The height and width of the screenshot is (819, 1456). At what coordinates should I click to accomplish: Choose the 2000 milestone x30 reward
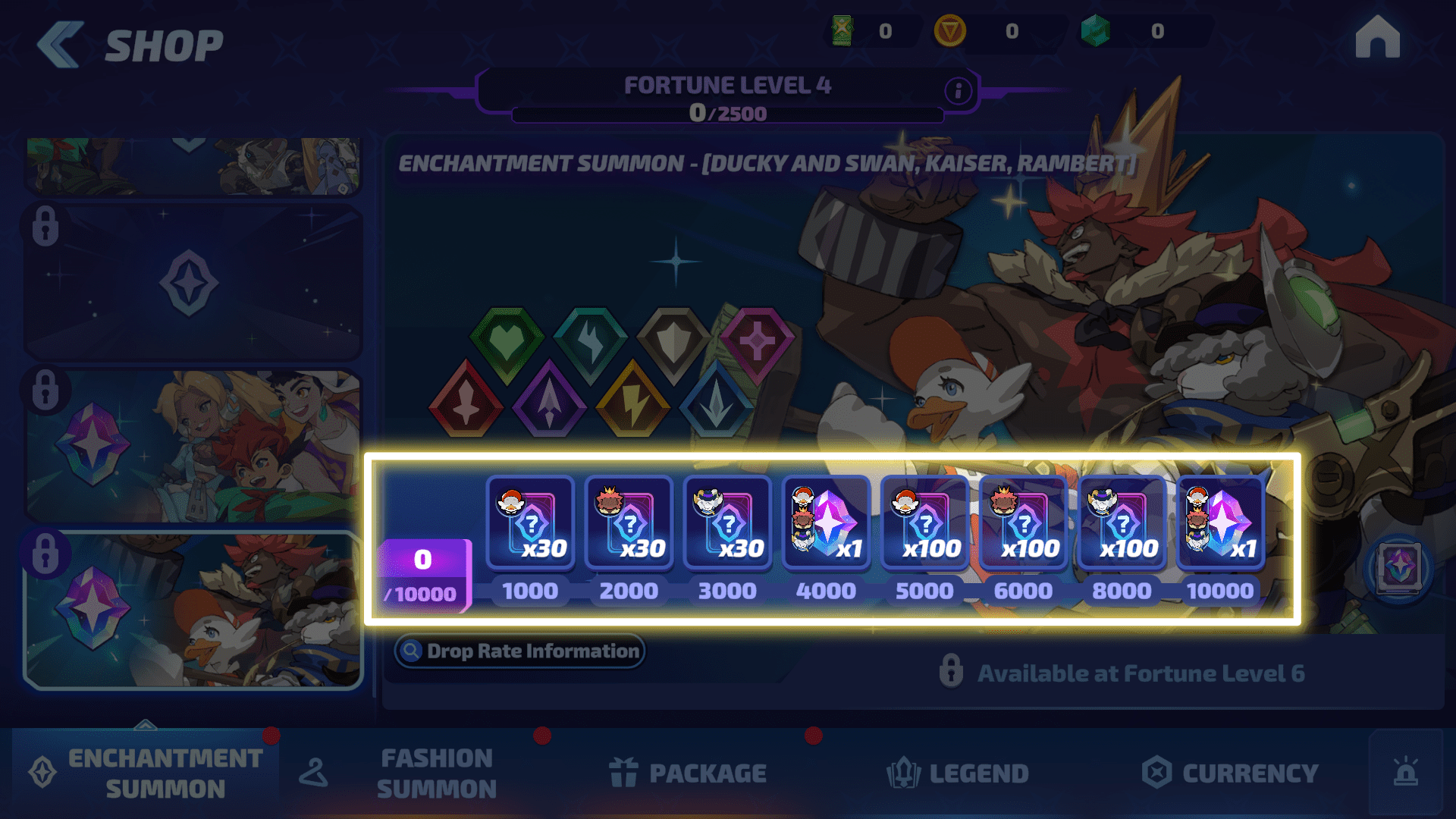629,524
